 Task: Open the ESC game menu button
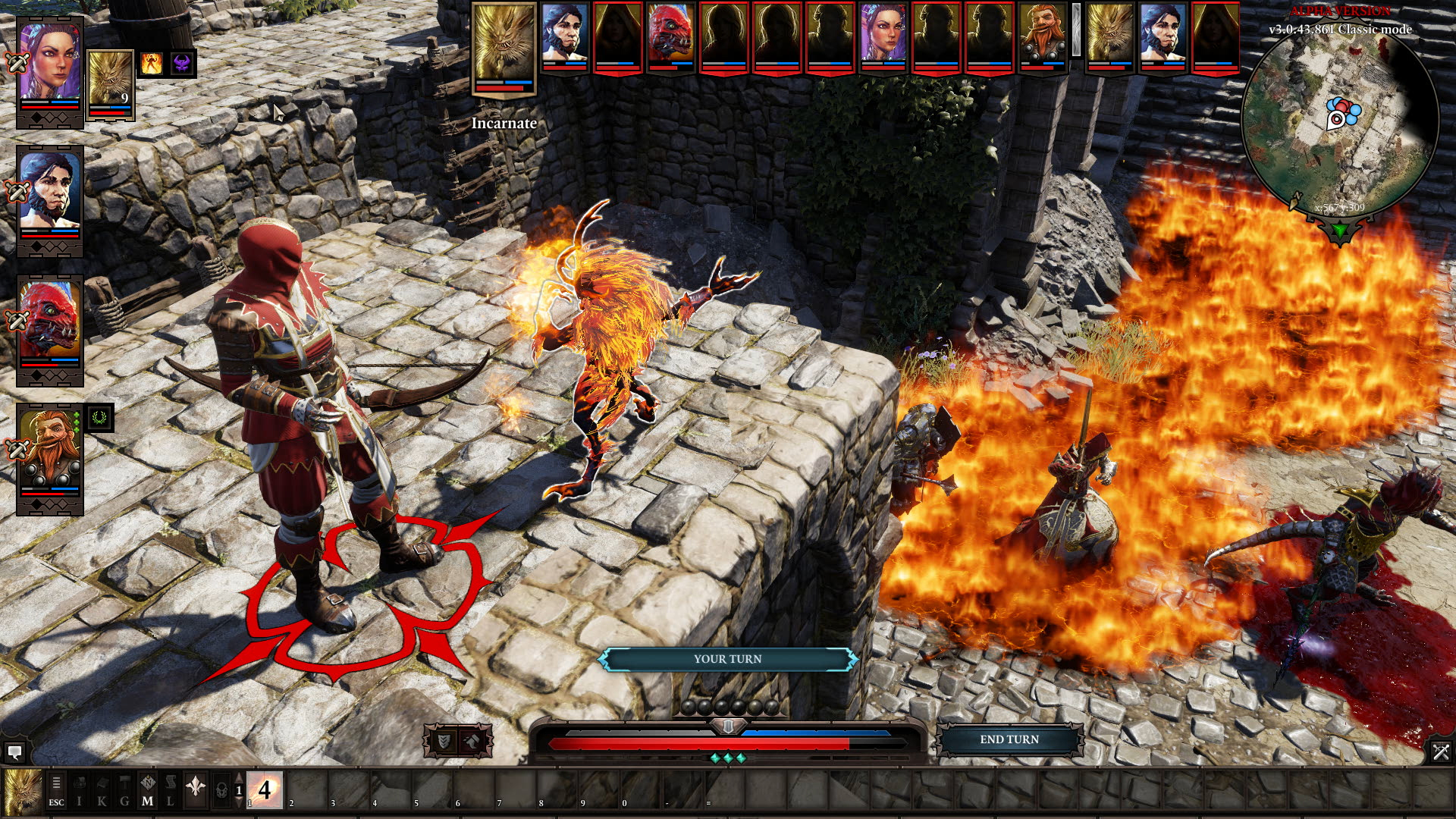56,791
